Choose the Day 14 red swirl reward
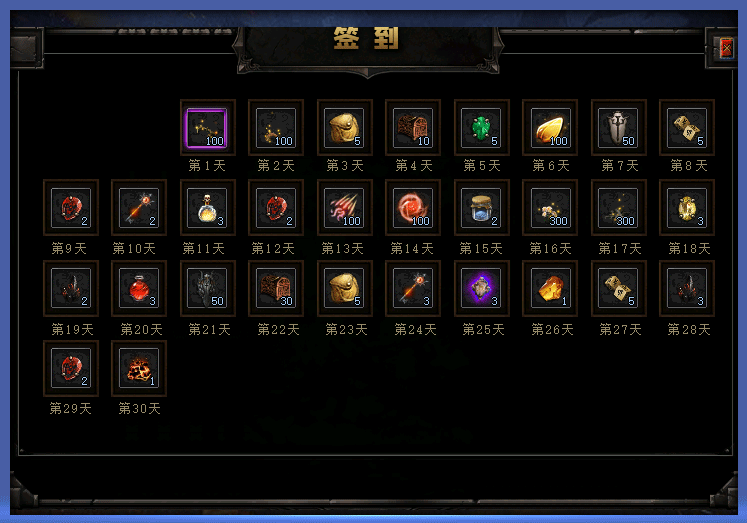747x523 pixels. (413, 208)
